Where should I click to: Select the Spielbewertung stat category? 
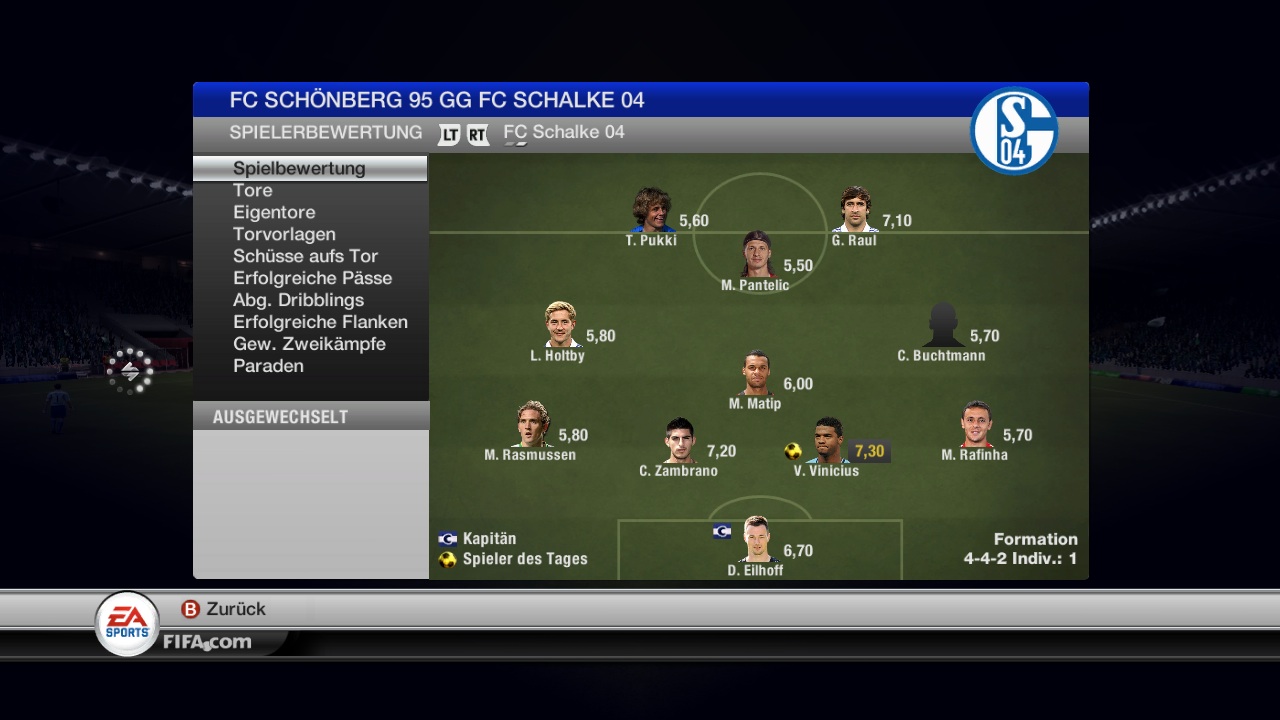(x=299, y=168)
